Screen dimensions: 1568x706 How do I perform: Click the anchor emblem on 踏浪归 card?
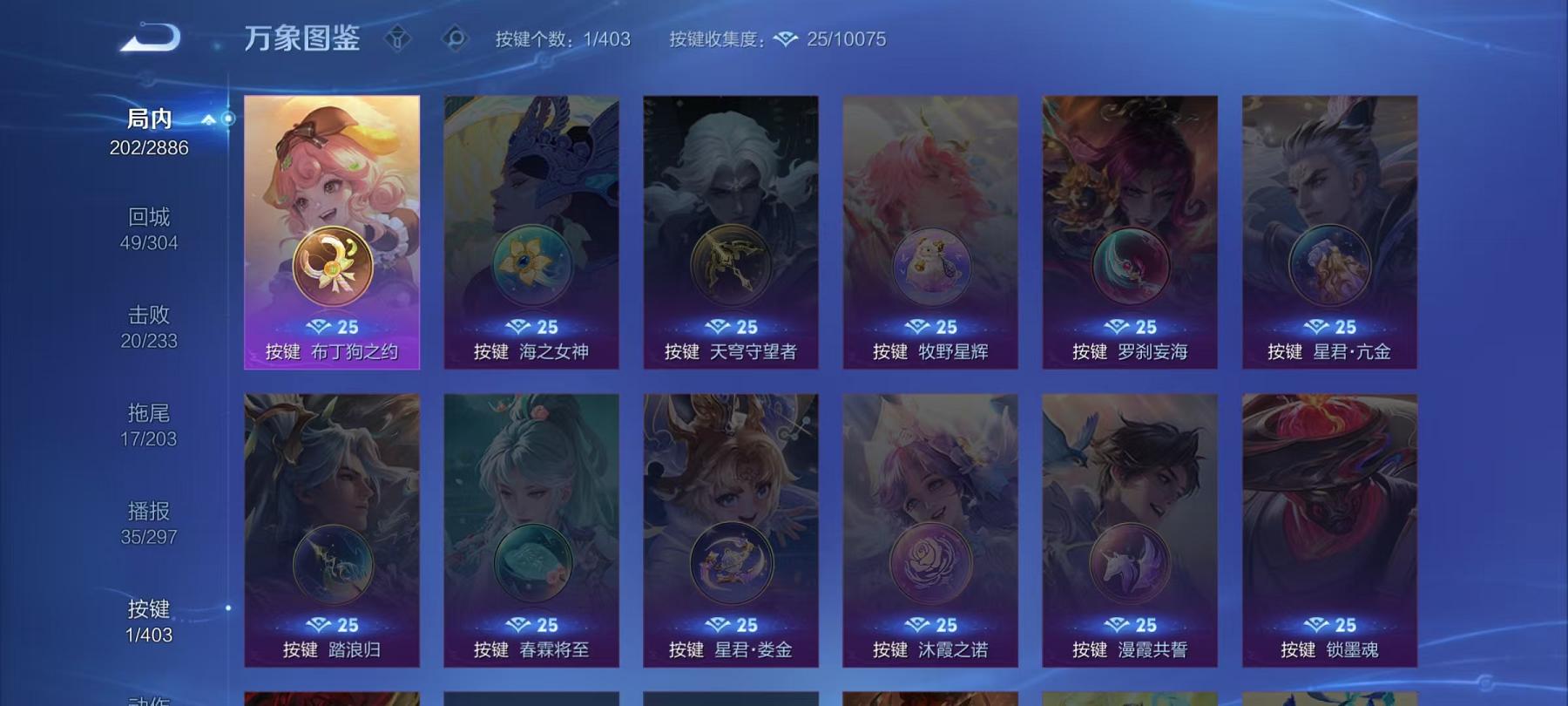tap(331, 564)
